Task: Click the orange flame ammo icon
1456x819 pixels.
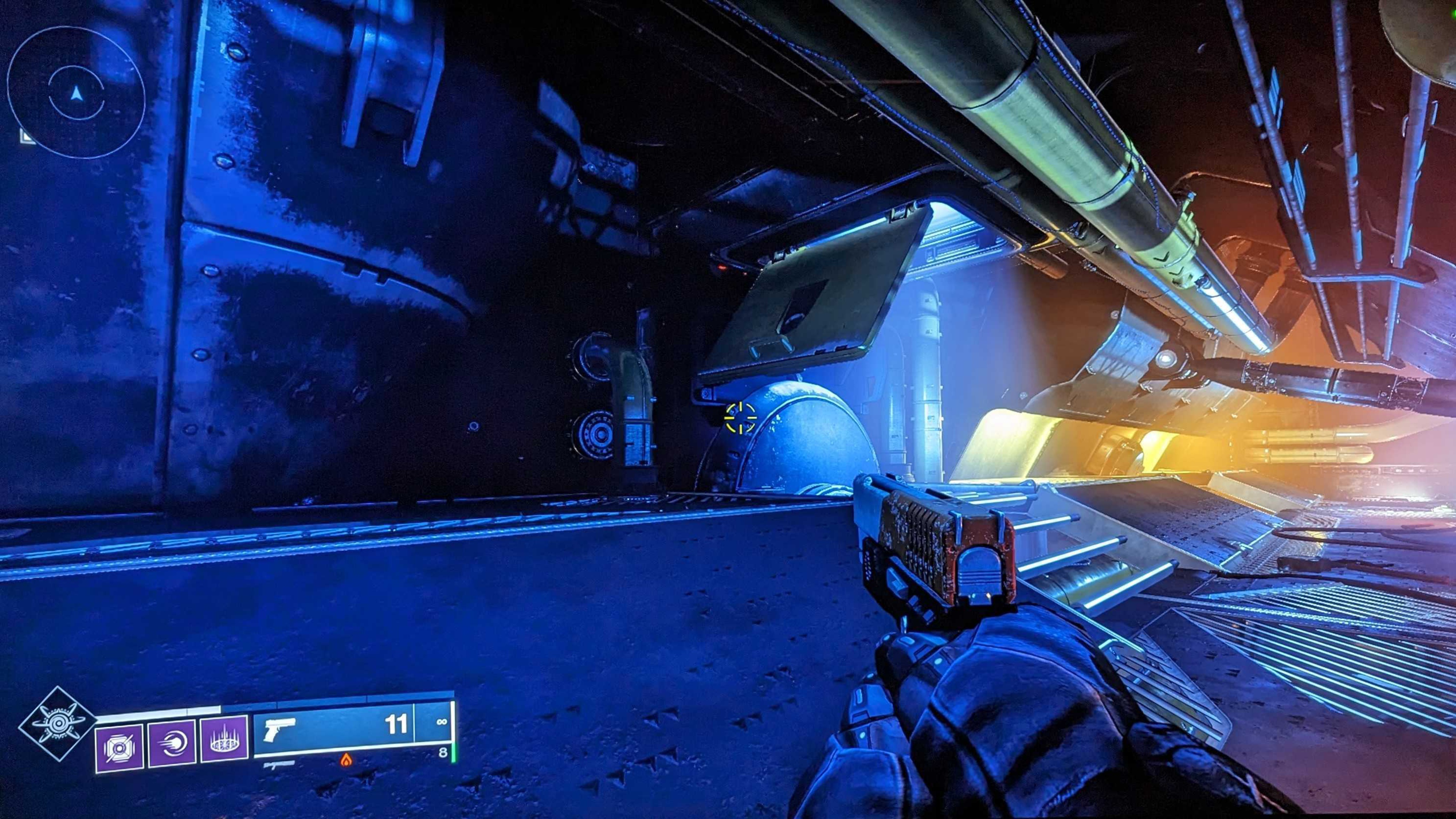Action: pyautogui.click(x=346, y=760)
